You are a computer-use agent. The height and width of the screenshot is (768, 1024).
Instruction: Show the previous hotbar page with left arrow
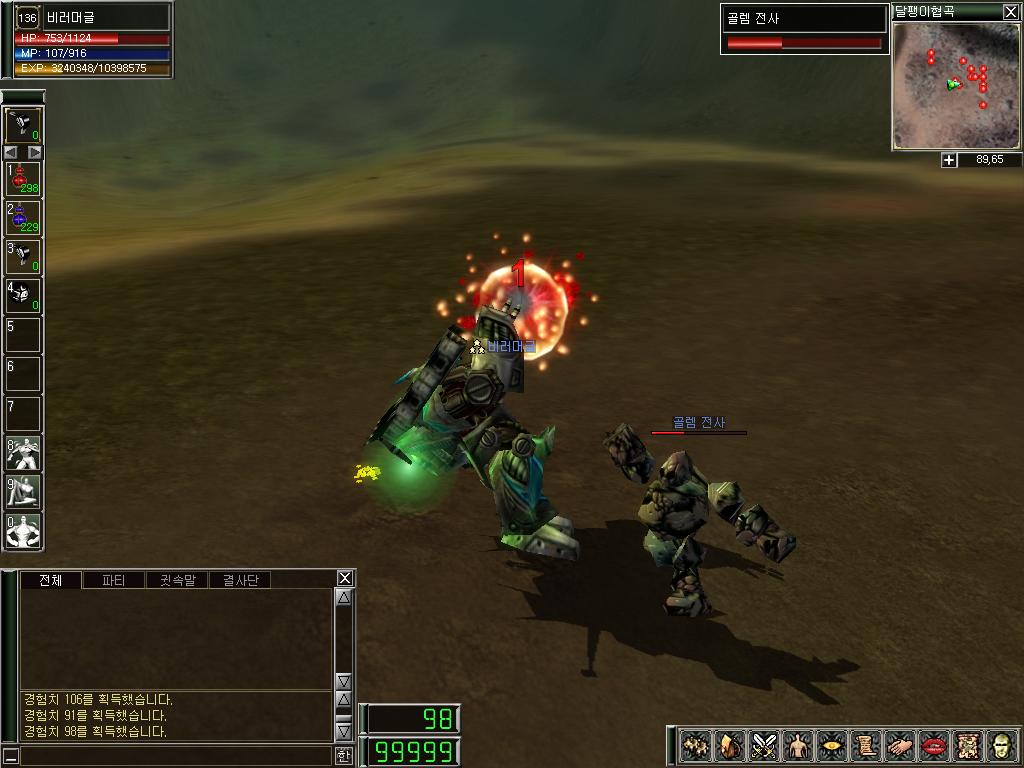pos(11,152)
